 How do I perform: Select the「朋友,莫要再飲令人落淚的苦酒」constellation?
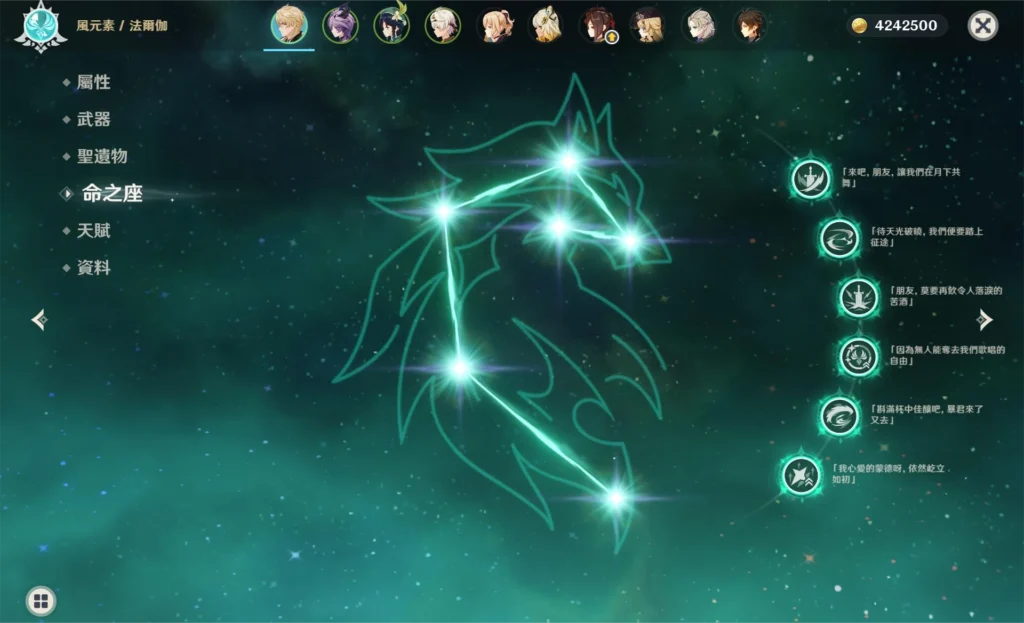(x=858, y=297)
